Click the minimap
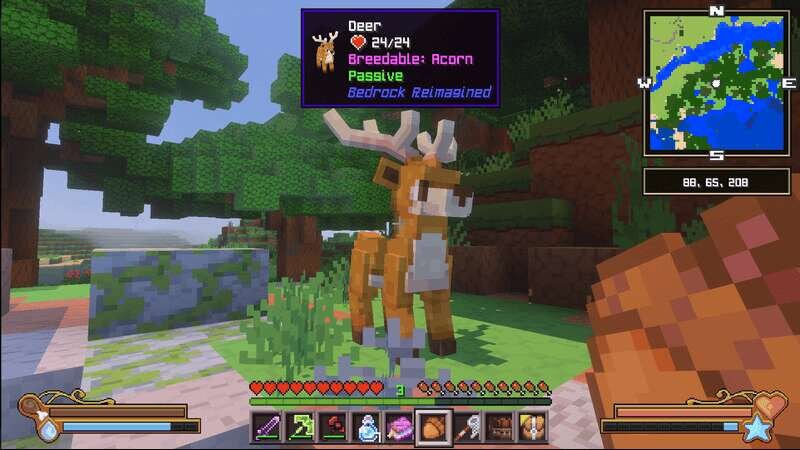 [716, 83]
